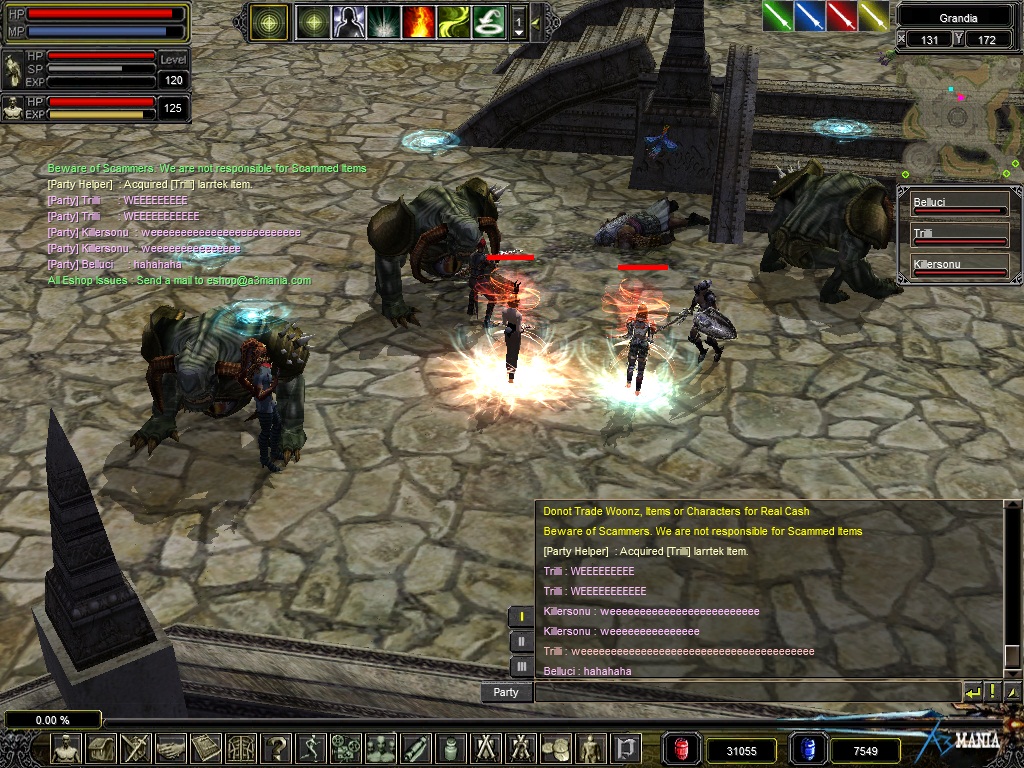Switch to chat tab III

pos(521,666)
